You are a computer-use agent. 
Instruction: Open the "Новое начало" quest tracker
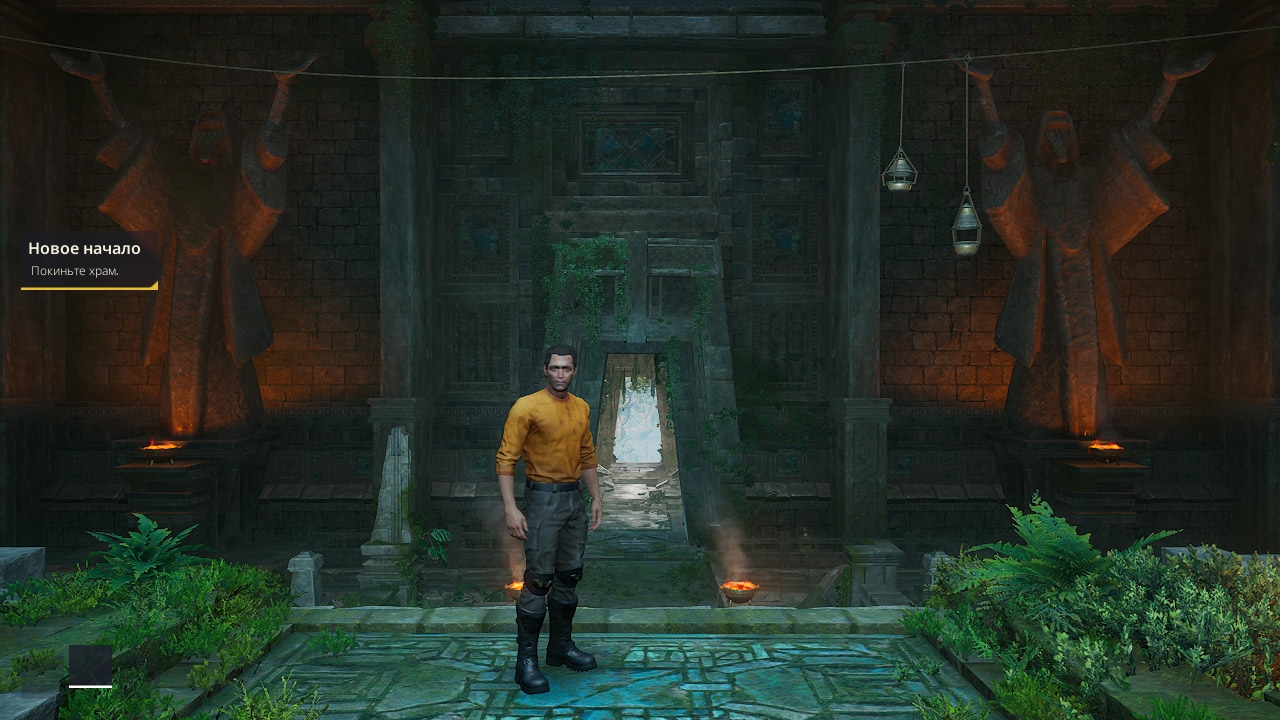click(85, 259)
